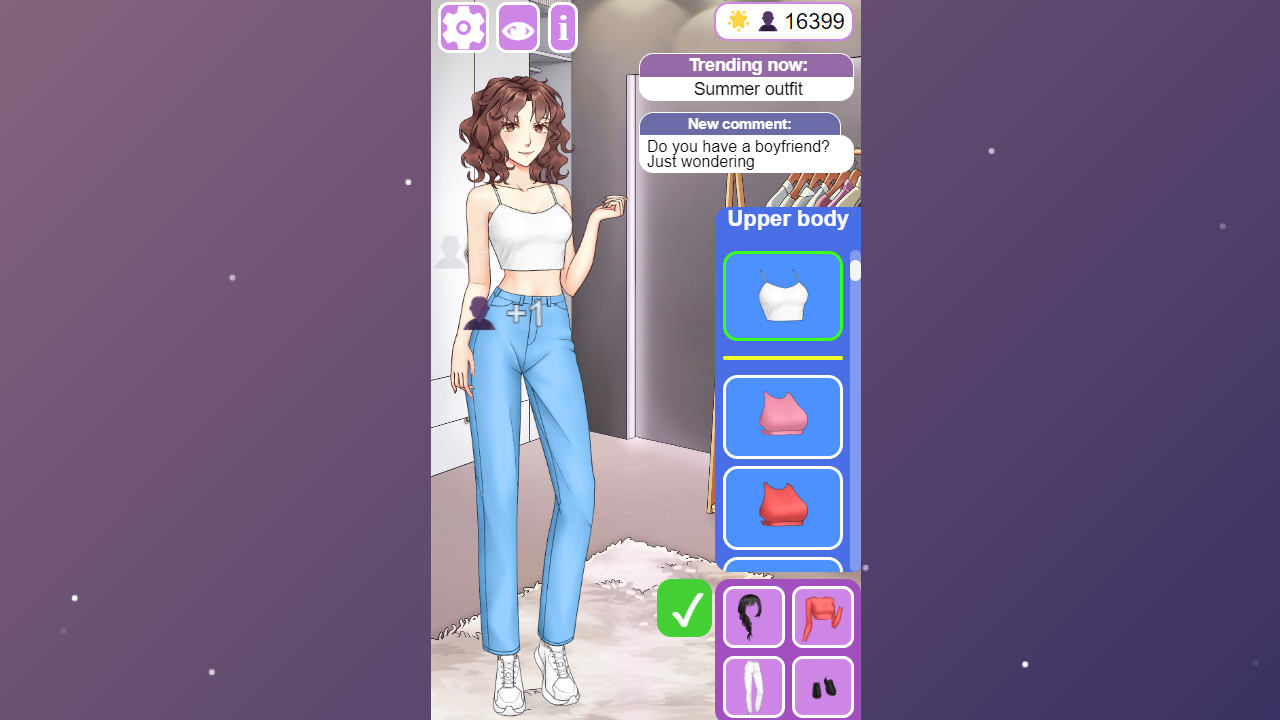
Task: Open the red long-sleeve tops category
Action: click(822, 616)
